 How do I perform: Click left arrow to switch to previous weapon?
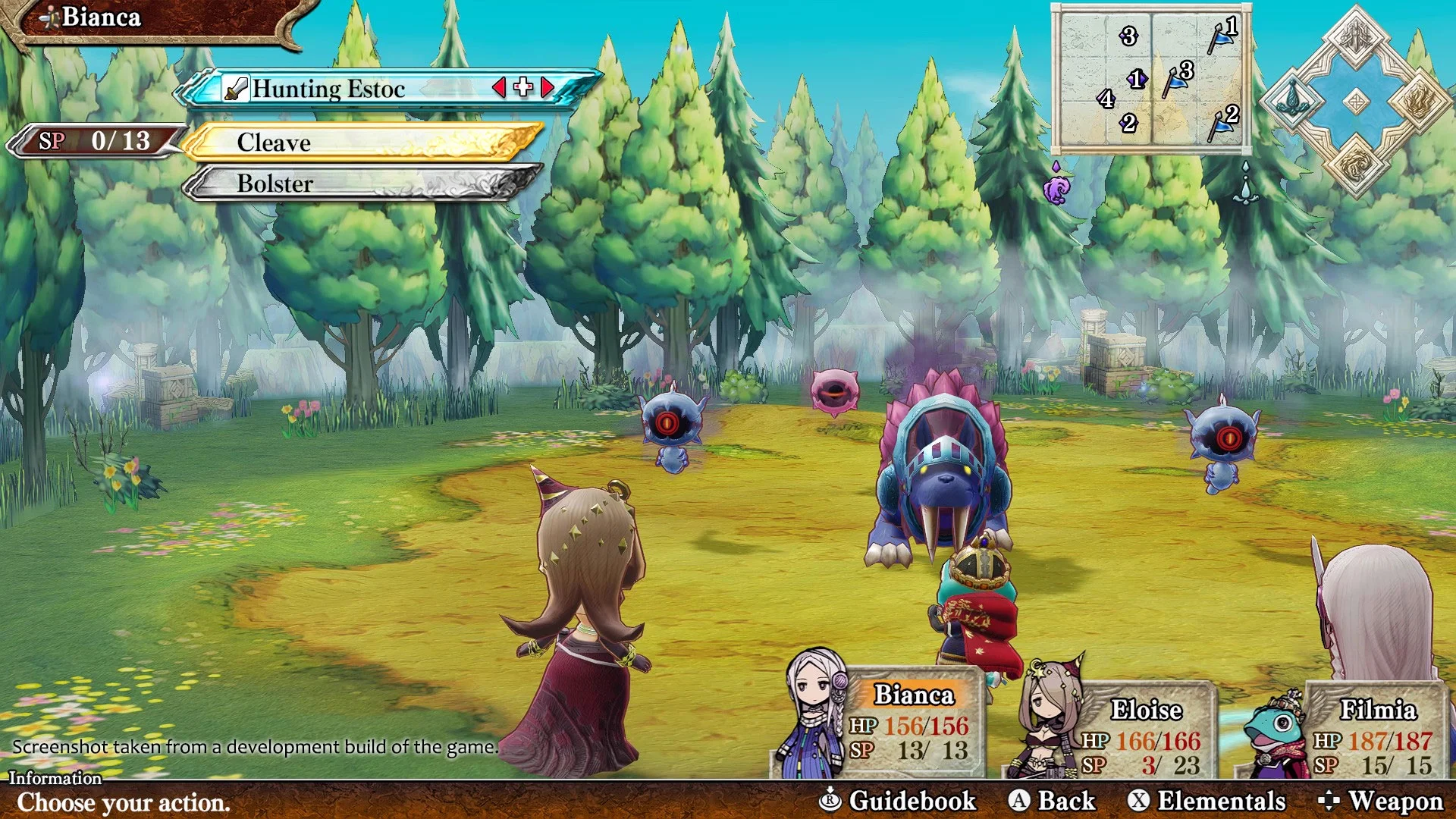pos(498,89)
